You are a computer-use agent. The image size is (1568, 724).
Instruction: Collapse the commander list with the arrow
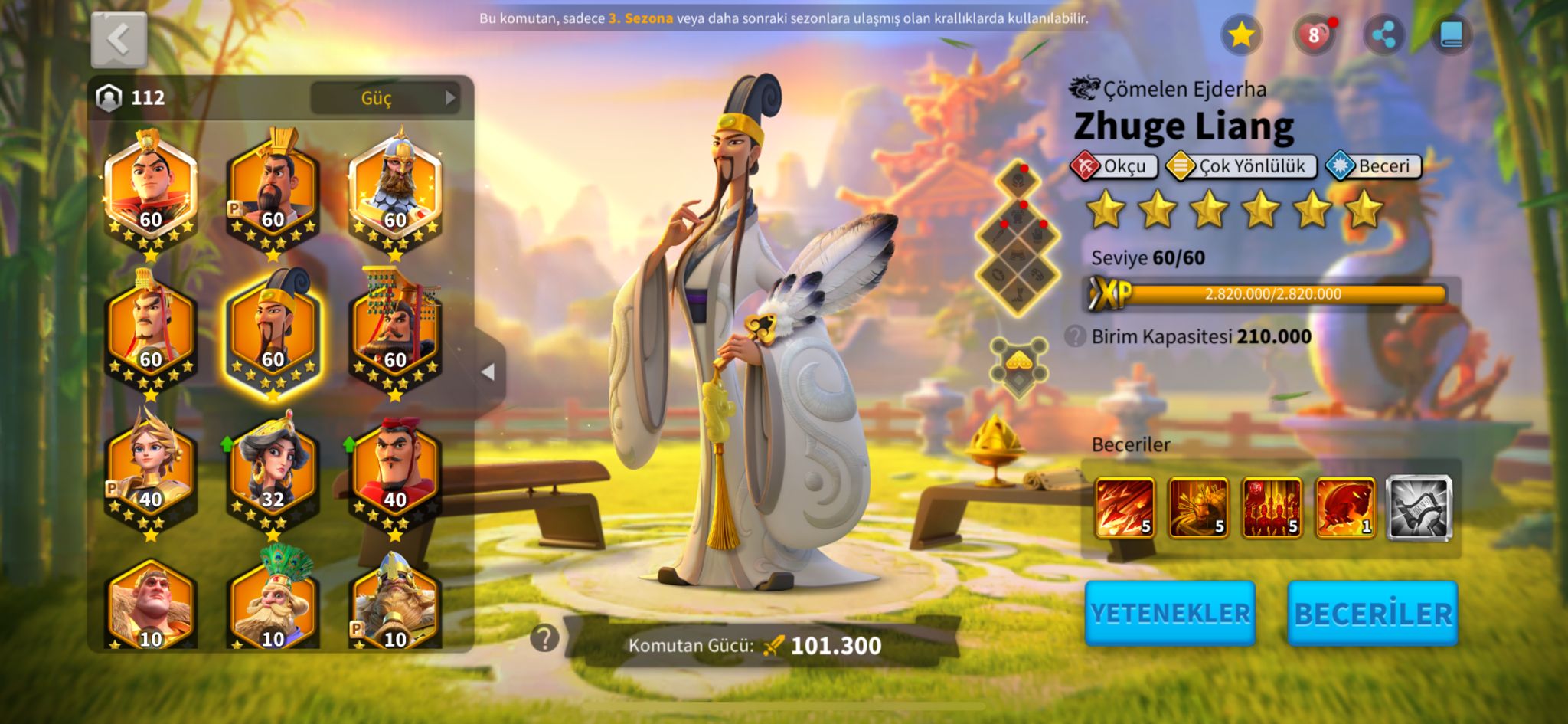click(x=488, y=372)
